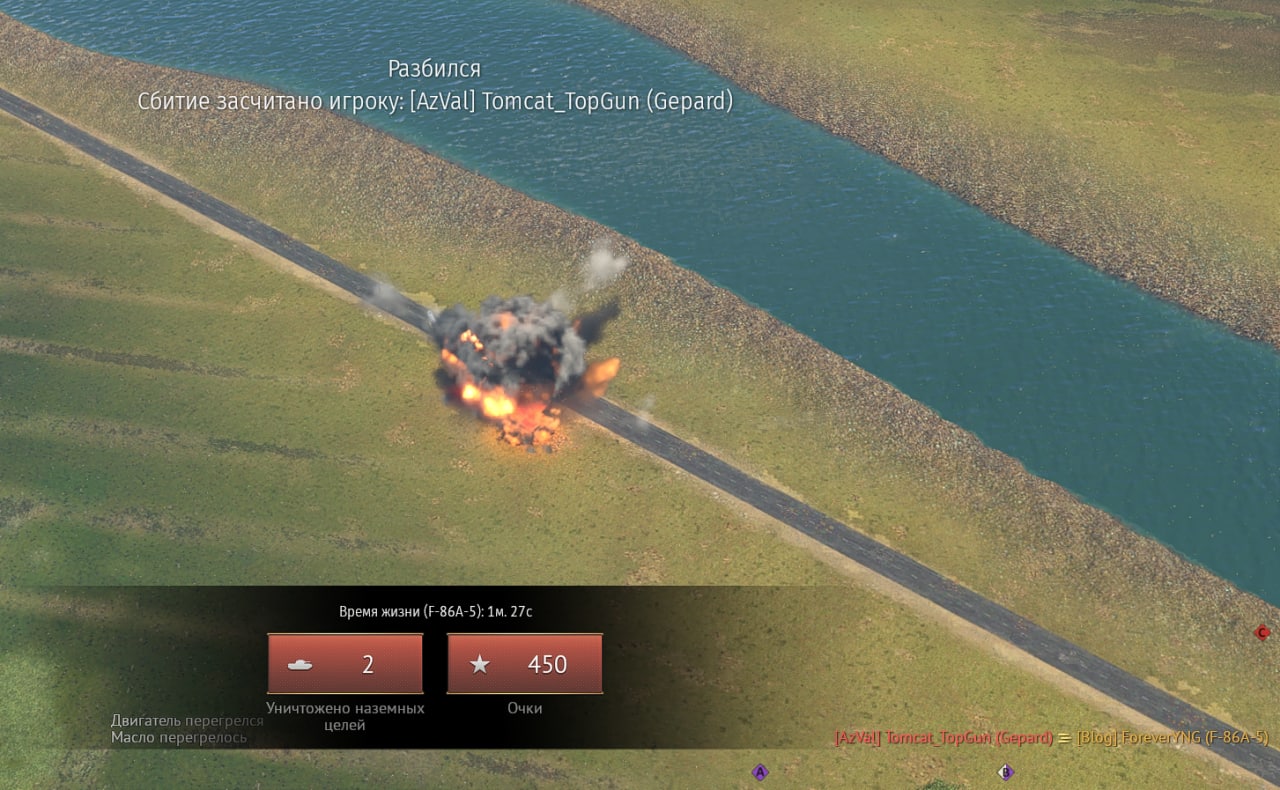Select the capture point B marker
The image size is (1280, 790).
[1006, 772]
